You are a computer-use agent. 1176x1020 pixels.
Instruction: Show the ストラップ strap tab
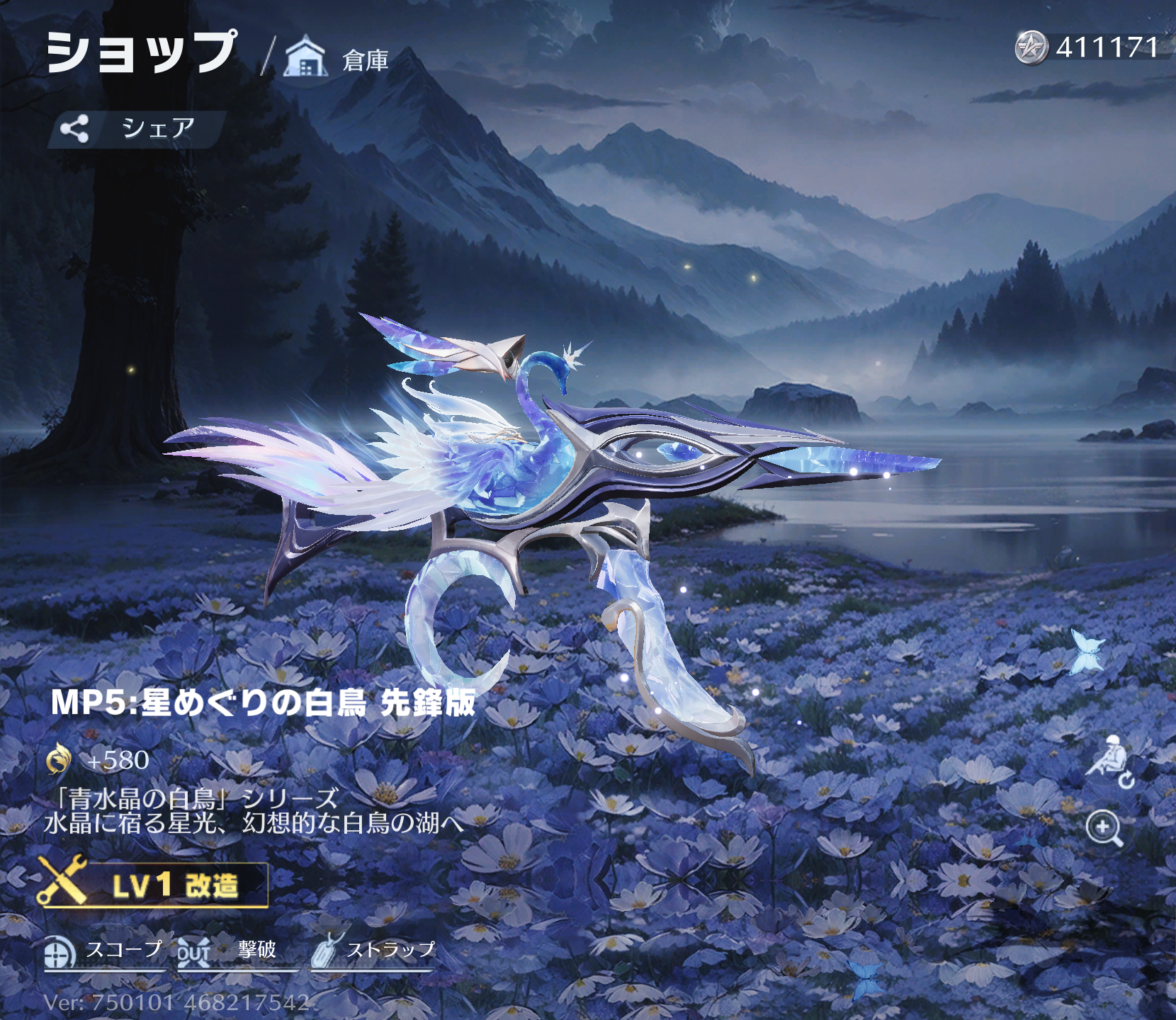pyautogui.click(x=373, y=951)
